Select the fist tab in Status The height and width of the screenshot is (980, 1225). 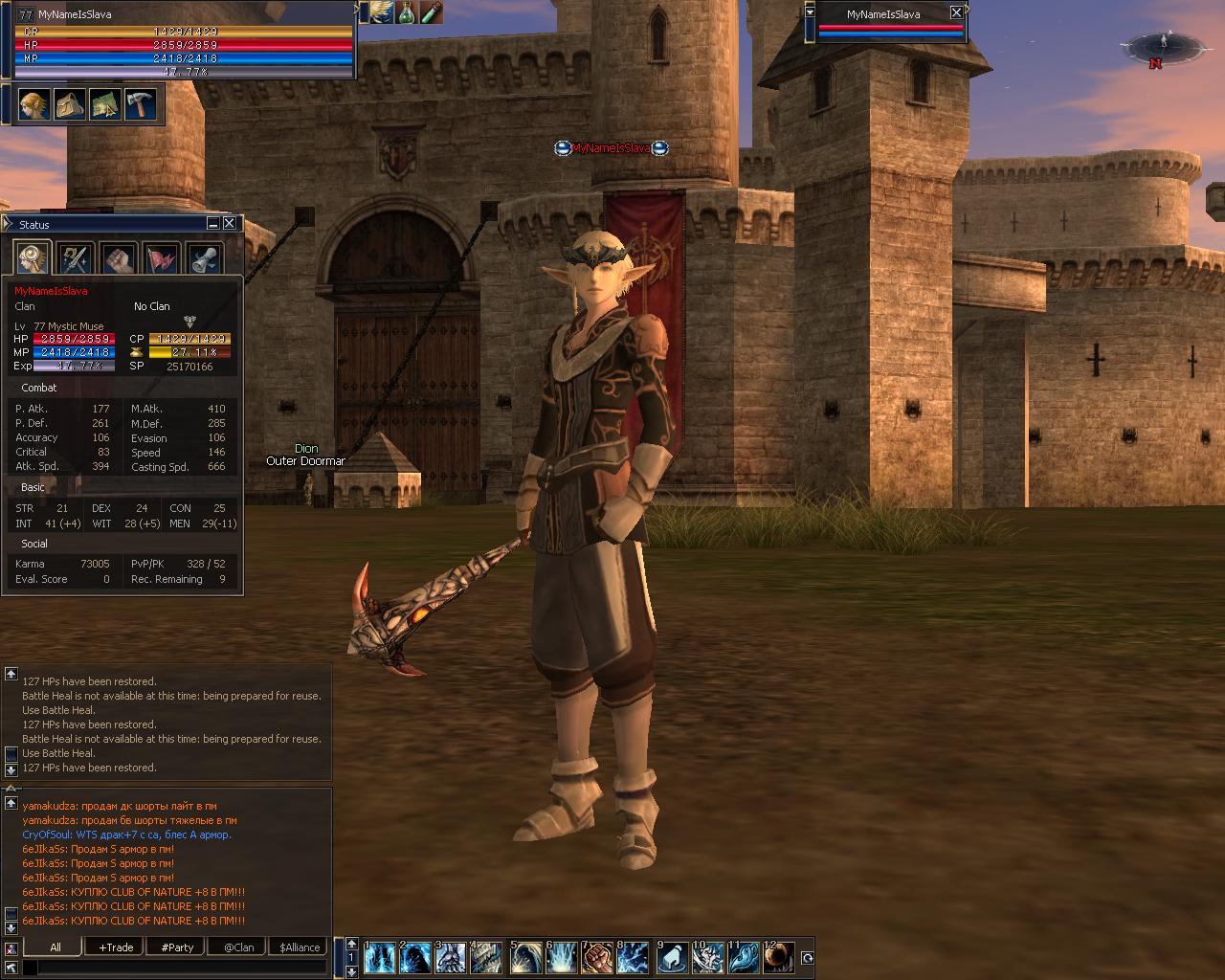tap(119, 258)
